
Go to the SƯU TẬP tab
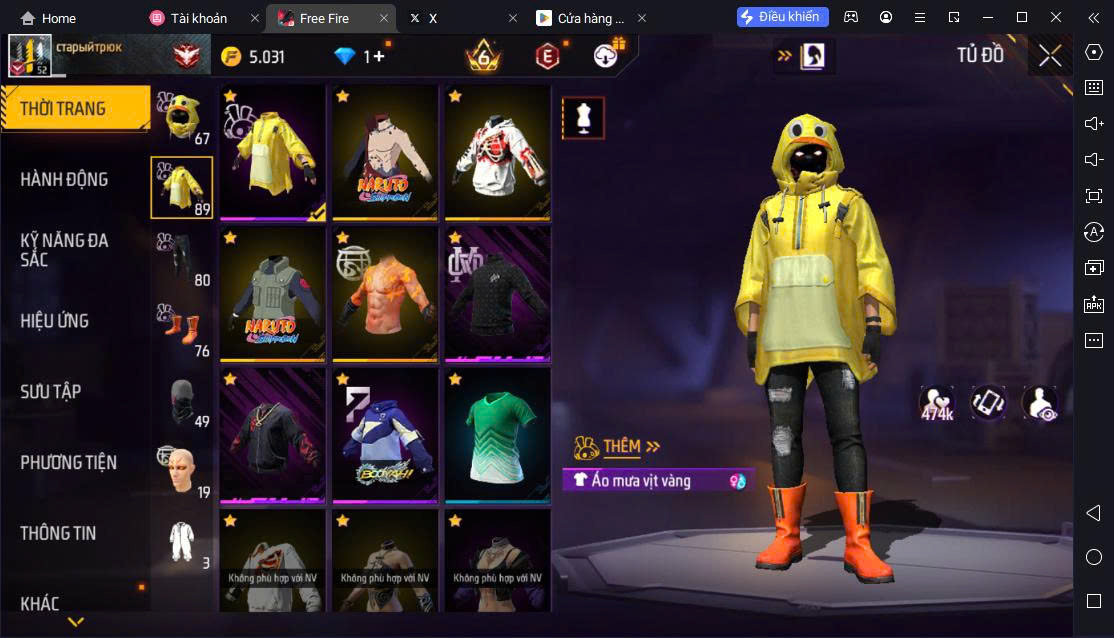51,392
